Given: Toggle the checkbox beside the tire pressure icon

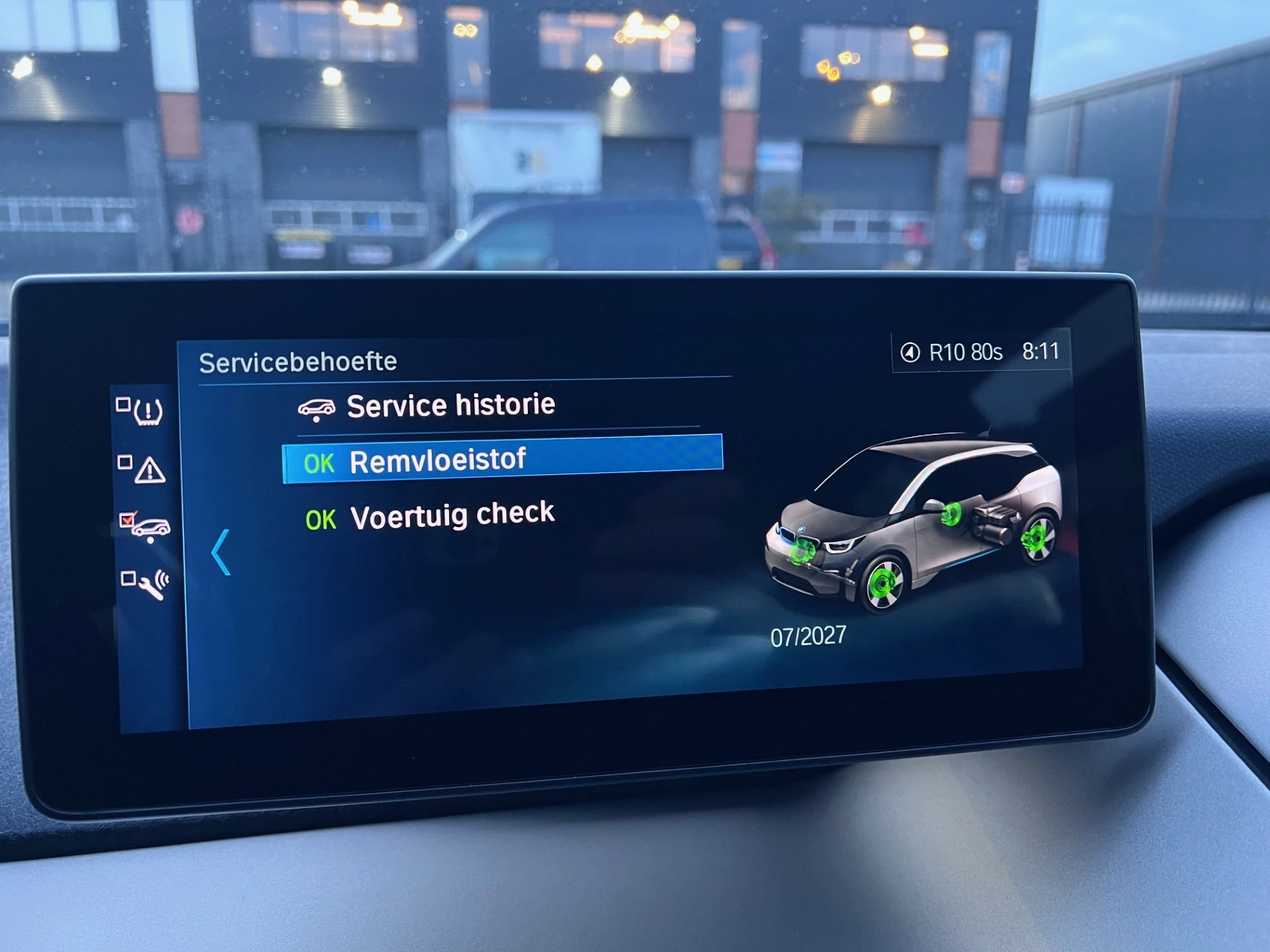Looking at the screenshot, I should (124, 404).
